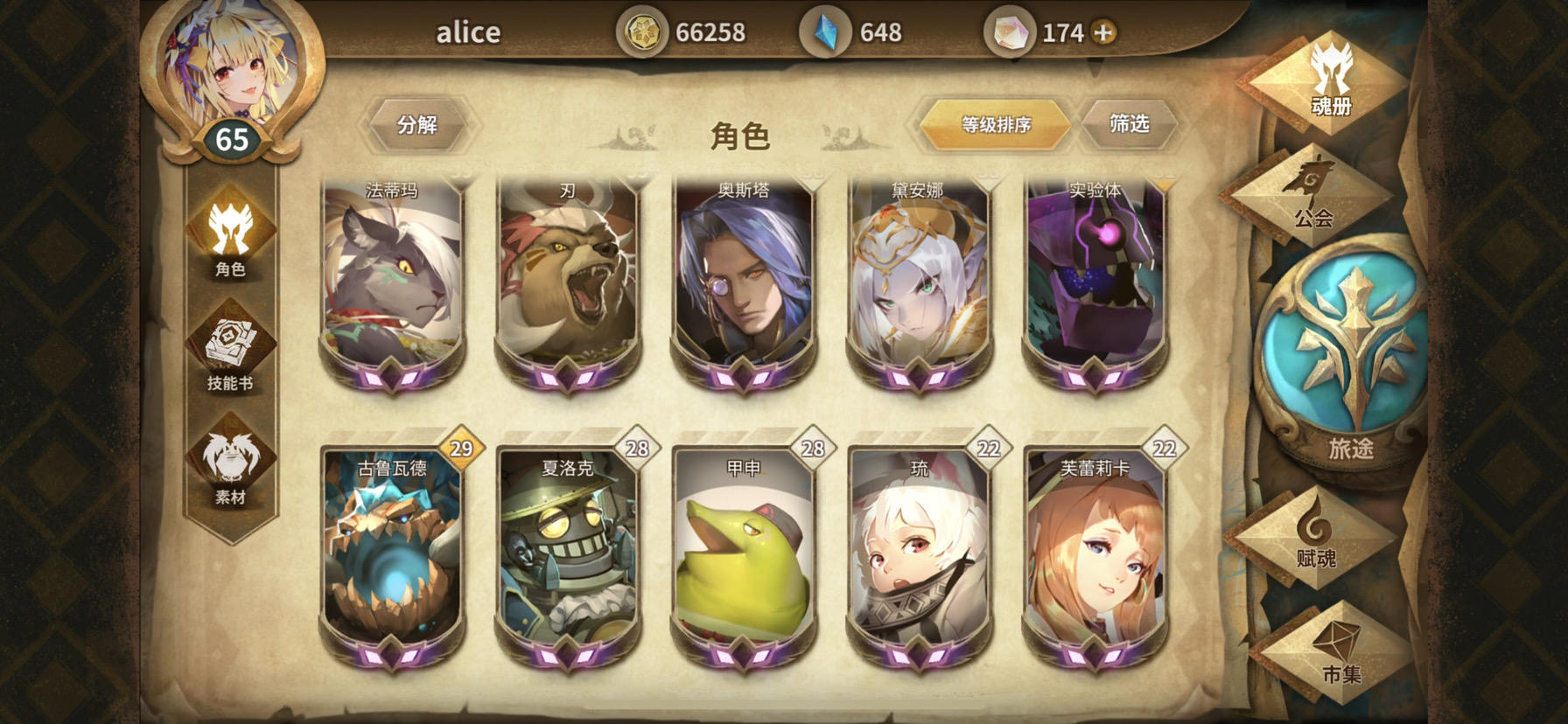Tap the plus button to buy gems
1568x724 pixels.
(x=1105, y=31)
